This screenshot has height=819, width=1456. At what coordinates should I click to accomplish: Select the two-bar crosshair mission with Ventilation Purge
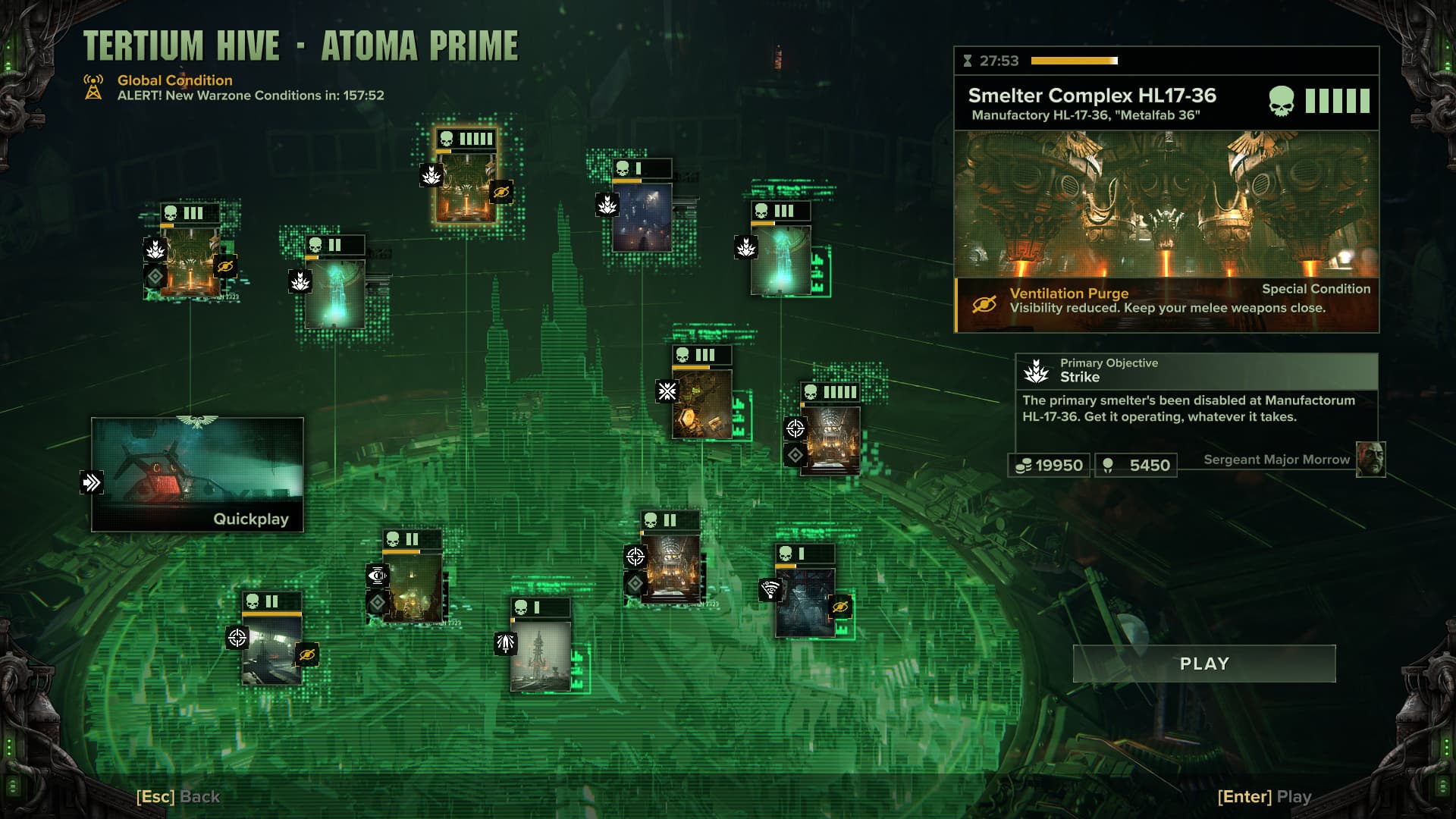pos(271,650)
